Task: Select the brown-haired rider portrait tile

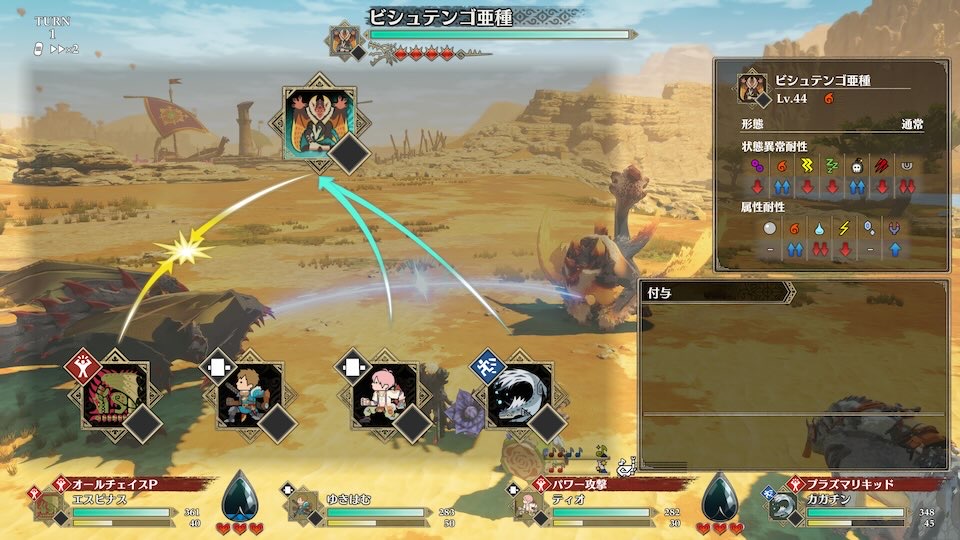Action: point(249,394)
